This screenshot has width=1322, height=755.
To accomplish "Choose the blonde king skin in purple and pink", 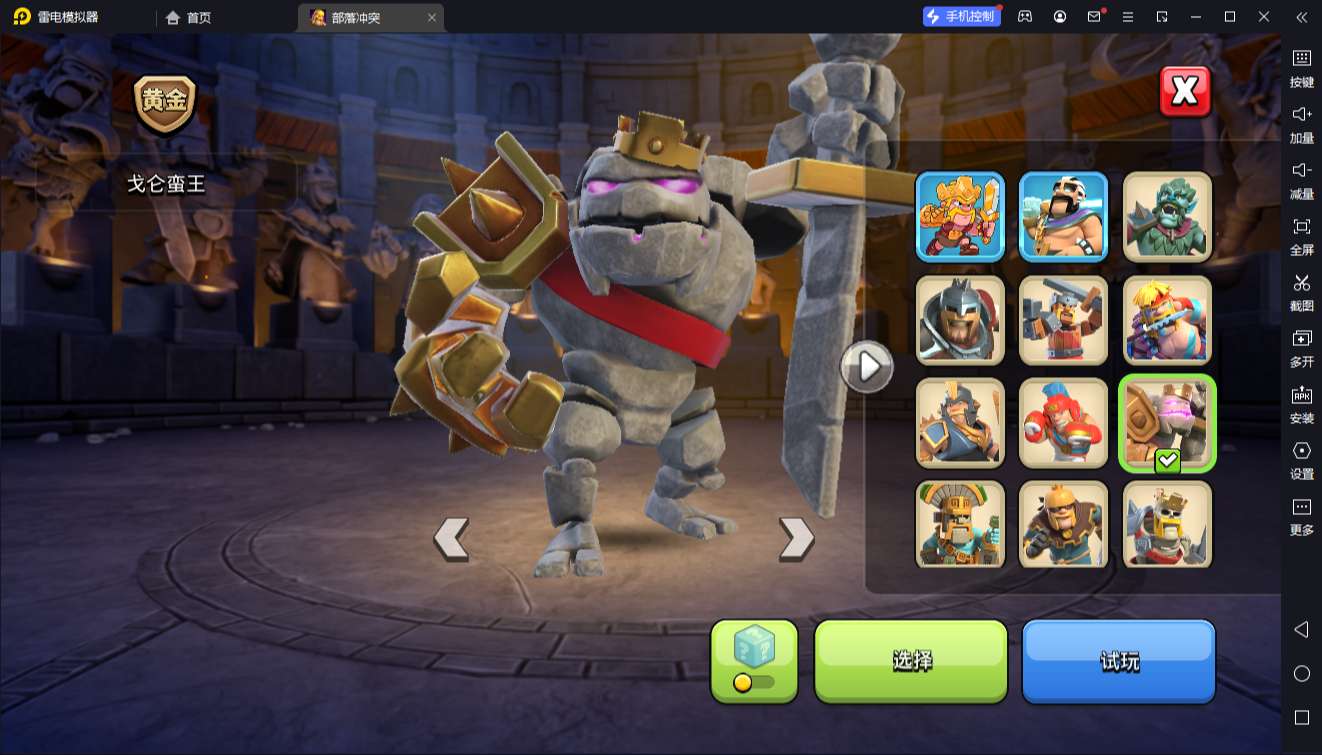I will (1167, 320).
